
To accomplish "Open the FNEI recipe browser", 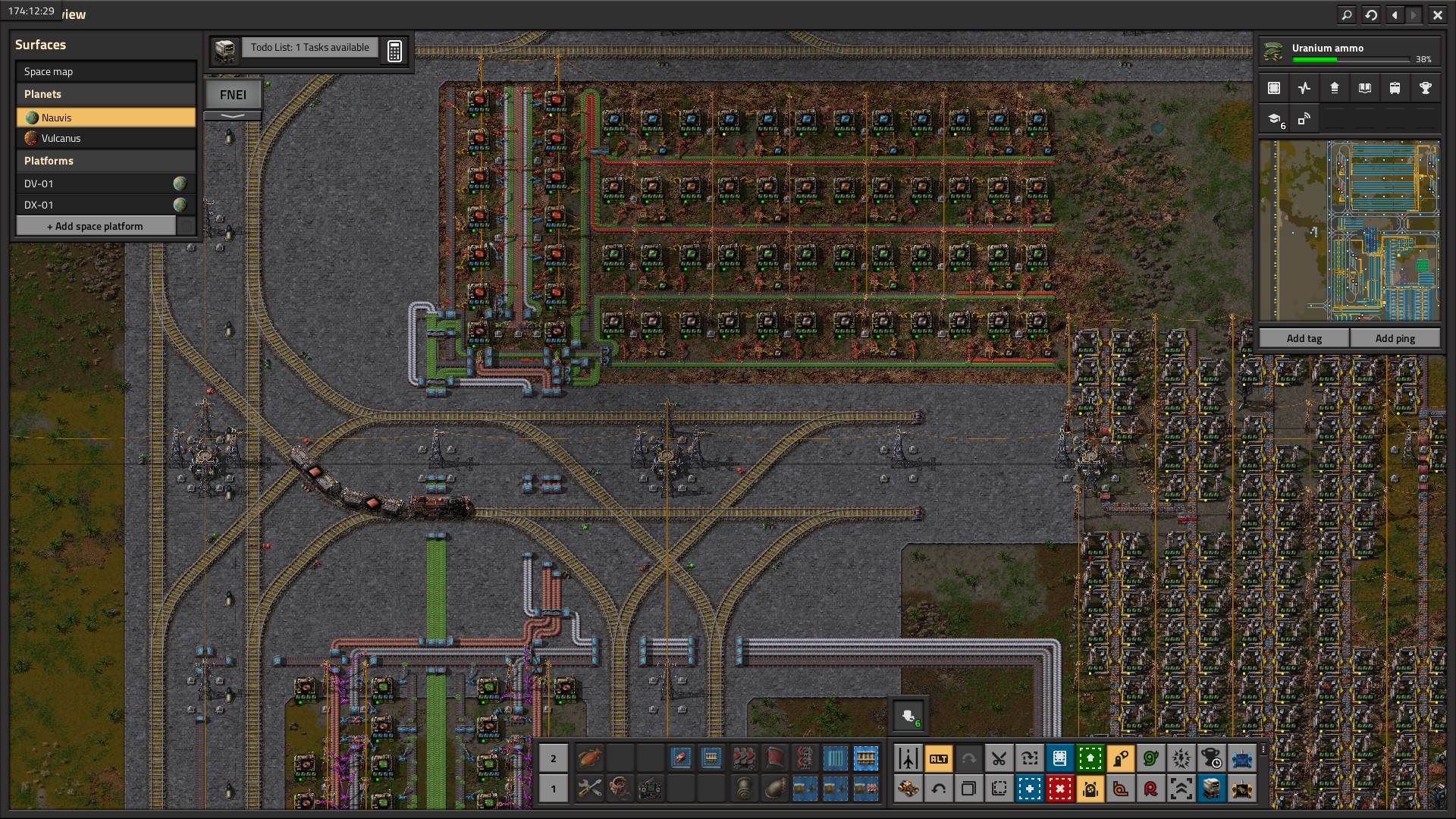I will (x=233, y=95).
